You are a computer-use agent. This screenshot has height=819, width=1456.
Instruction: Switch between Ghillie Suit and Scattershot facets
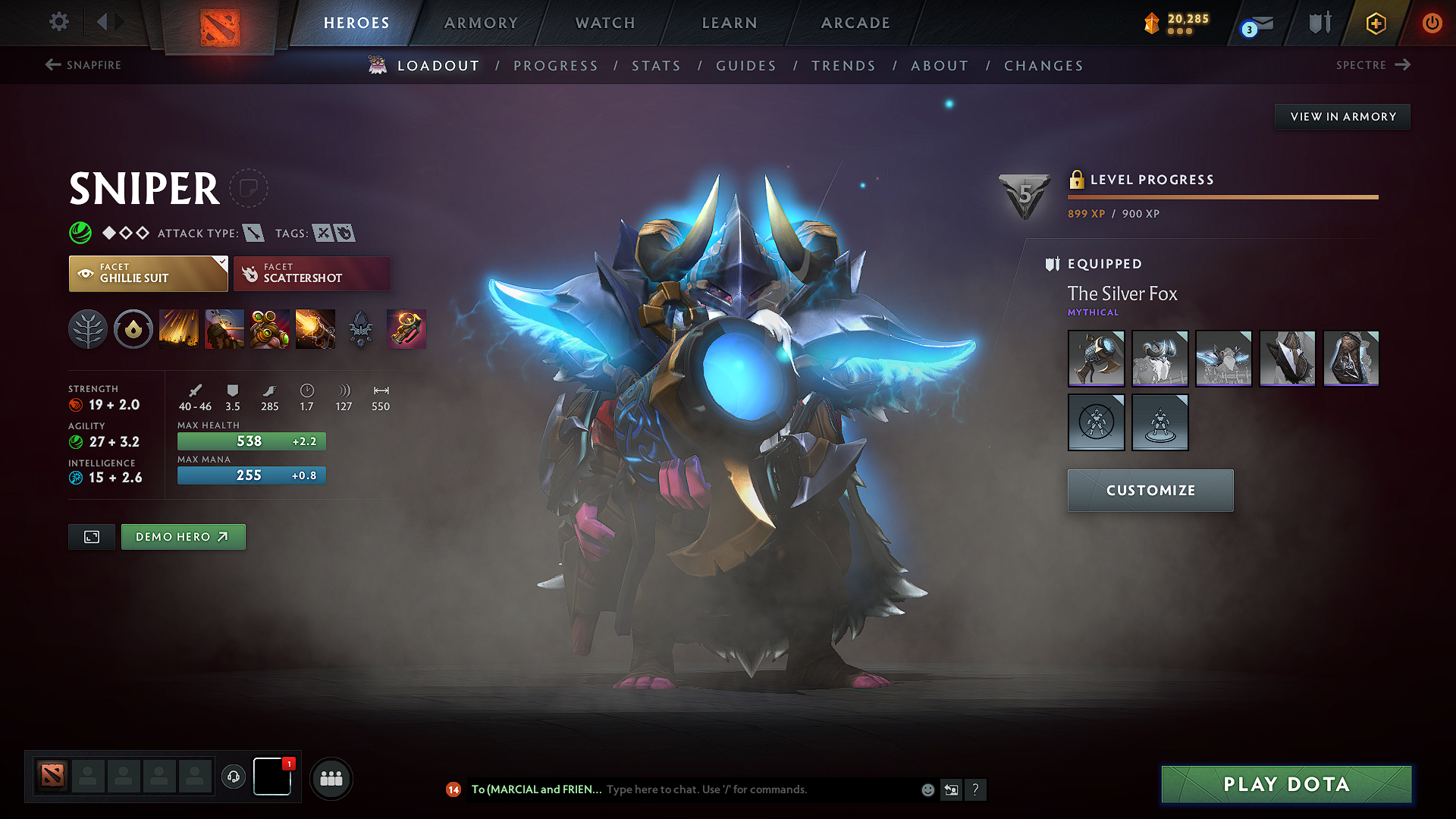312,273
